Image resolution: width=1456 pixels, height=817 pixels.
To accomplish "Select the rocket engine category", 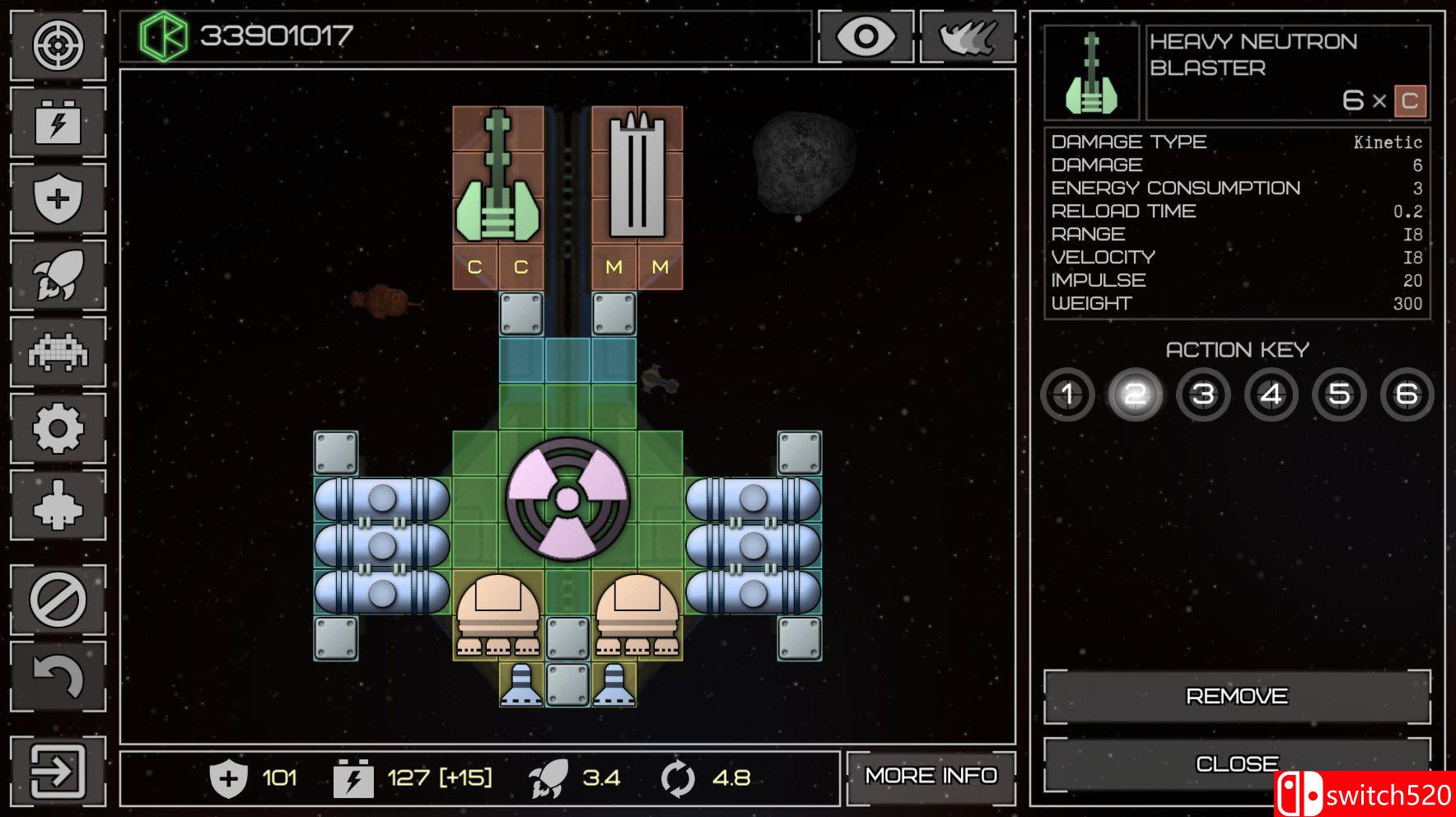I will [58, 275].
